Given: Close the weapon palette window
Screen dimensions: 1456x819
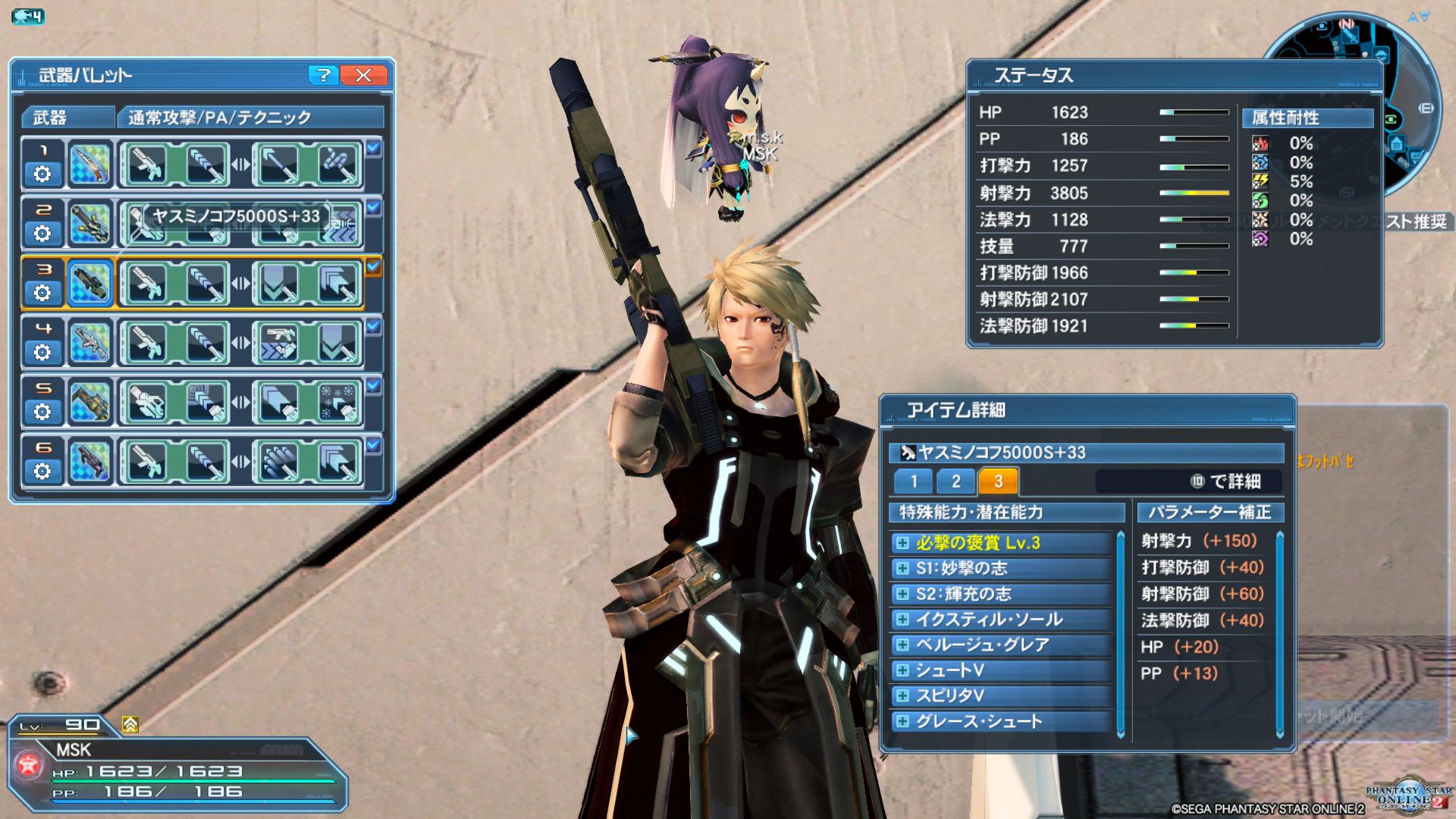Looking at the screenshot, I should coord(363,75).
